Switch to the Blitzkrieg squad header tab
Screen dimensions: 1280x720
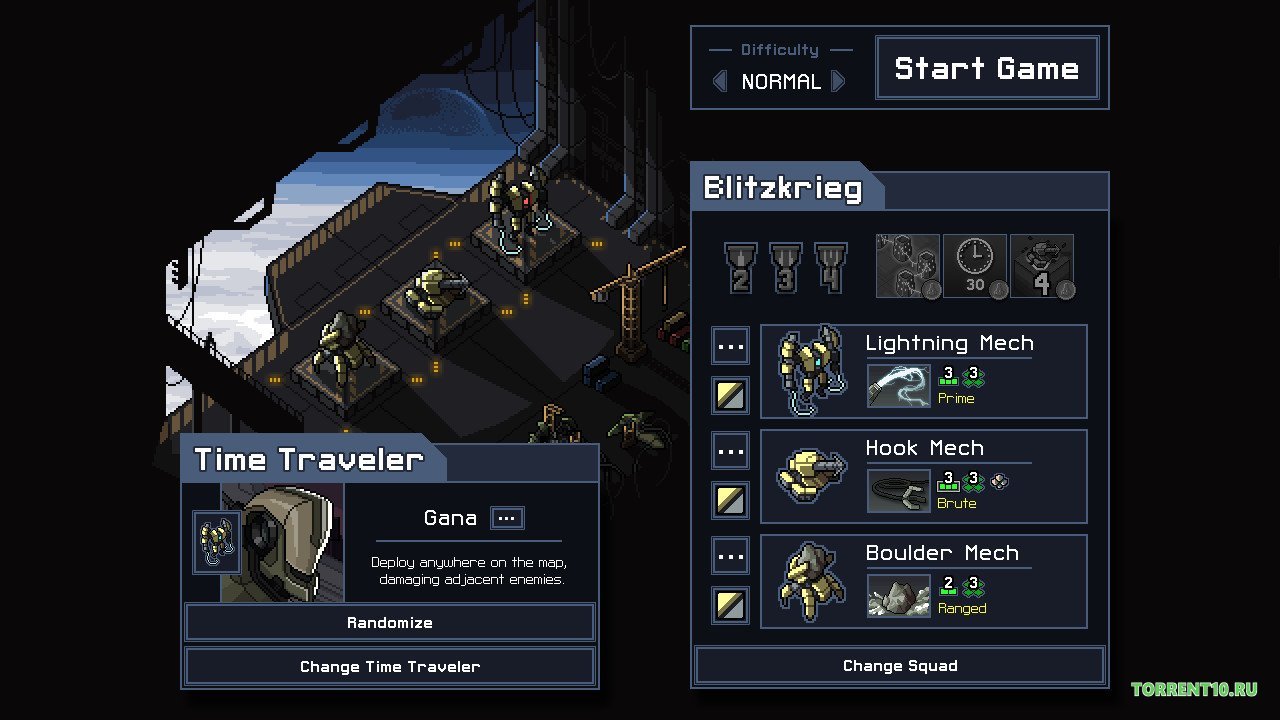pyautogui.click(x=786, y=188)
